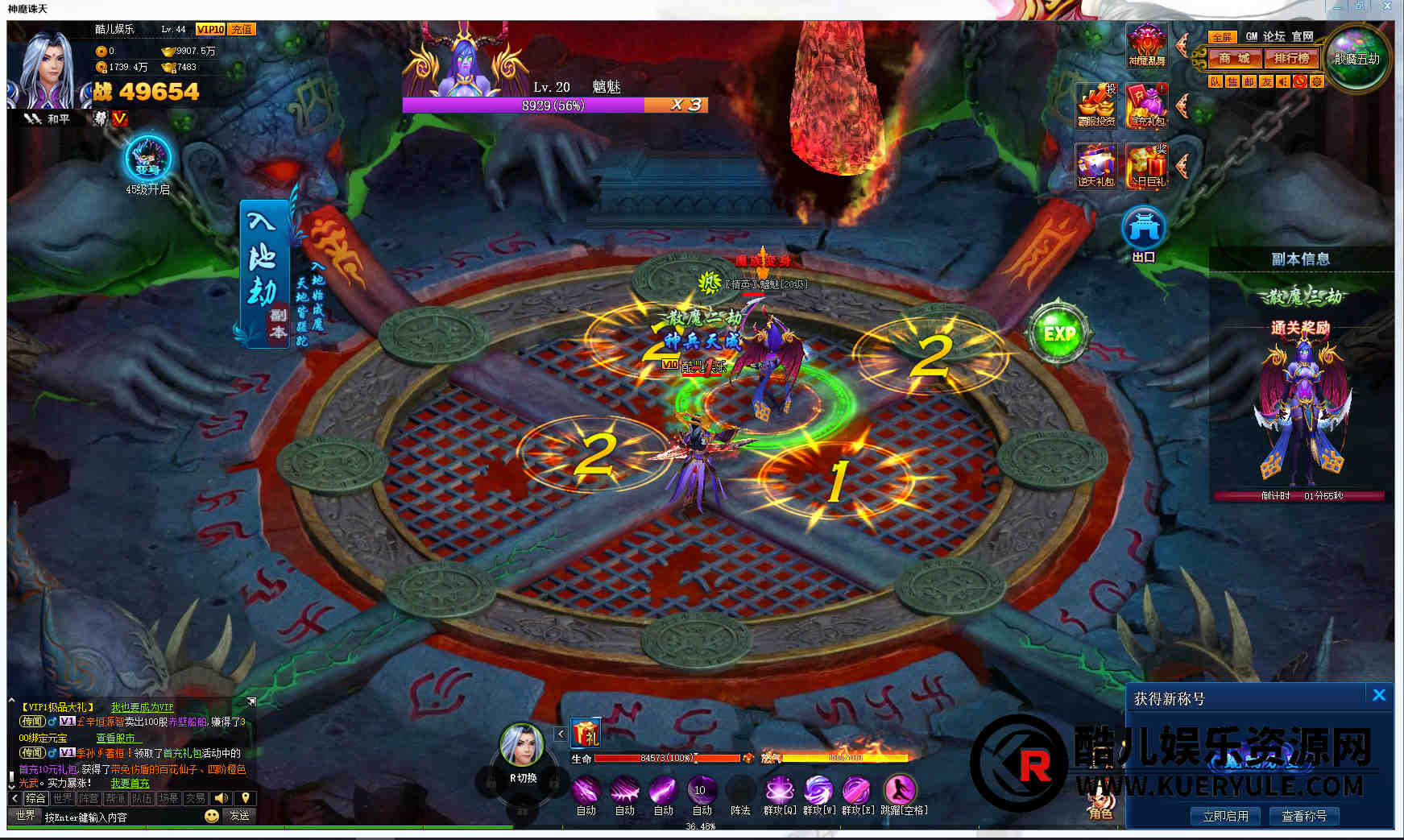The image size is (1404, 840).
Task: Open the 排行榜 ranking button
Action: [1291, 59]
